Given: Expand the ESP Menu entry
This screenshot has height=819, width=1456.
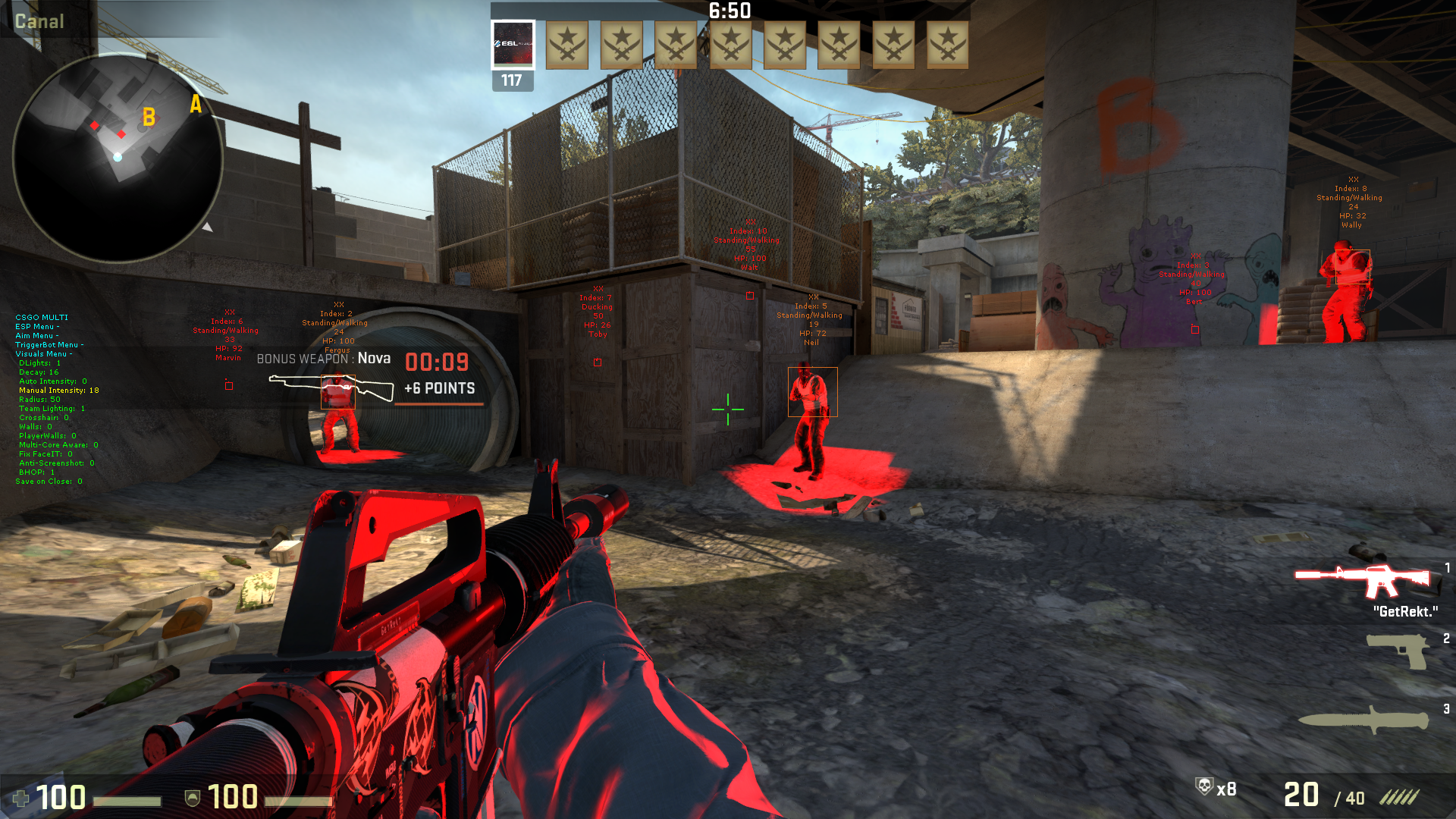Looking at the screenshot, I should (36, 327).
